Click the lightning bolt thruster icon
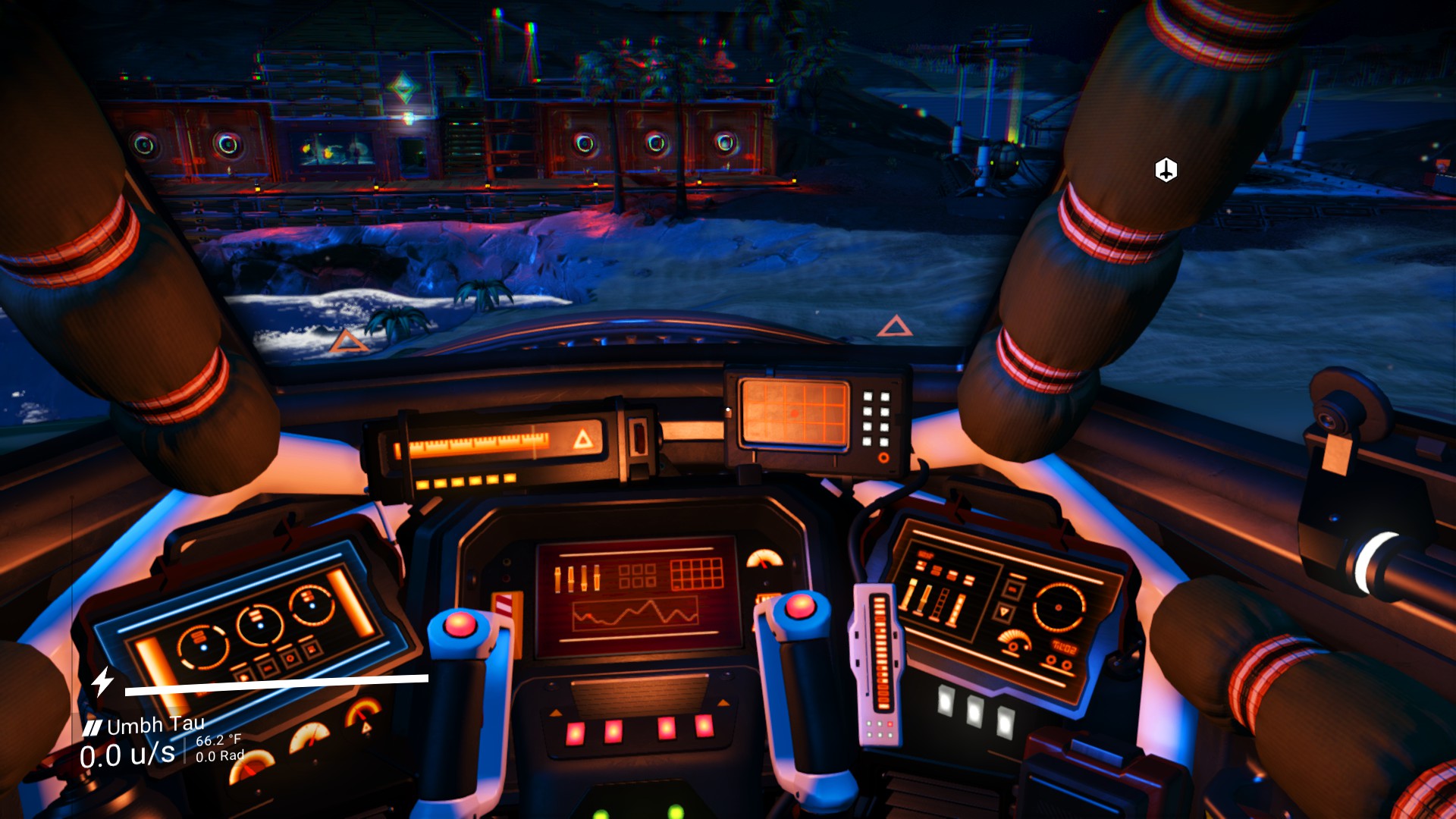The height and width of the screenshot is (819, 1456). click(x=102, y=681)
